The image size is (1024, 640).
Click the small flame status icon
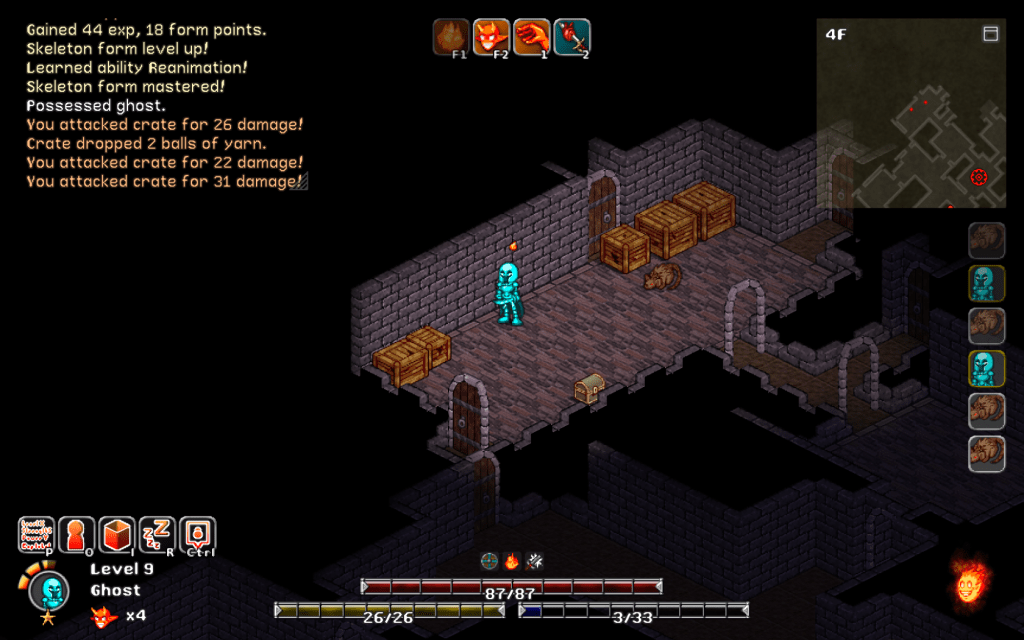click(511, 561)
